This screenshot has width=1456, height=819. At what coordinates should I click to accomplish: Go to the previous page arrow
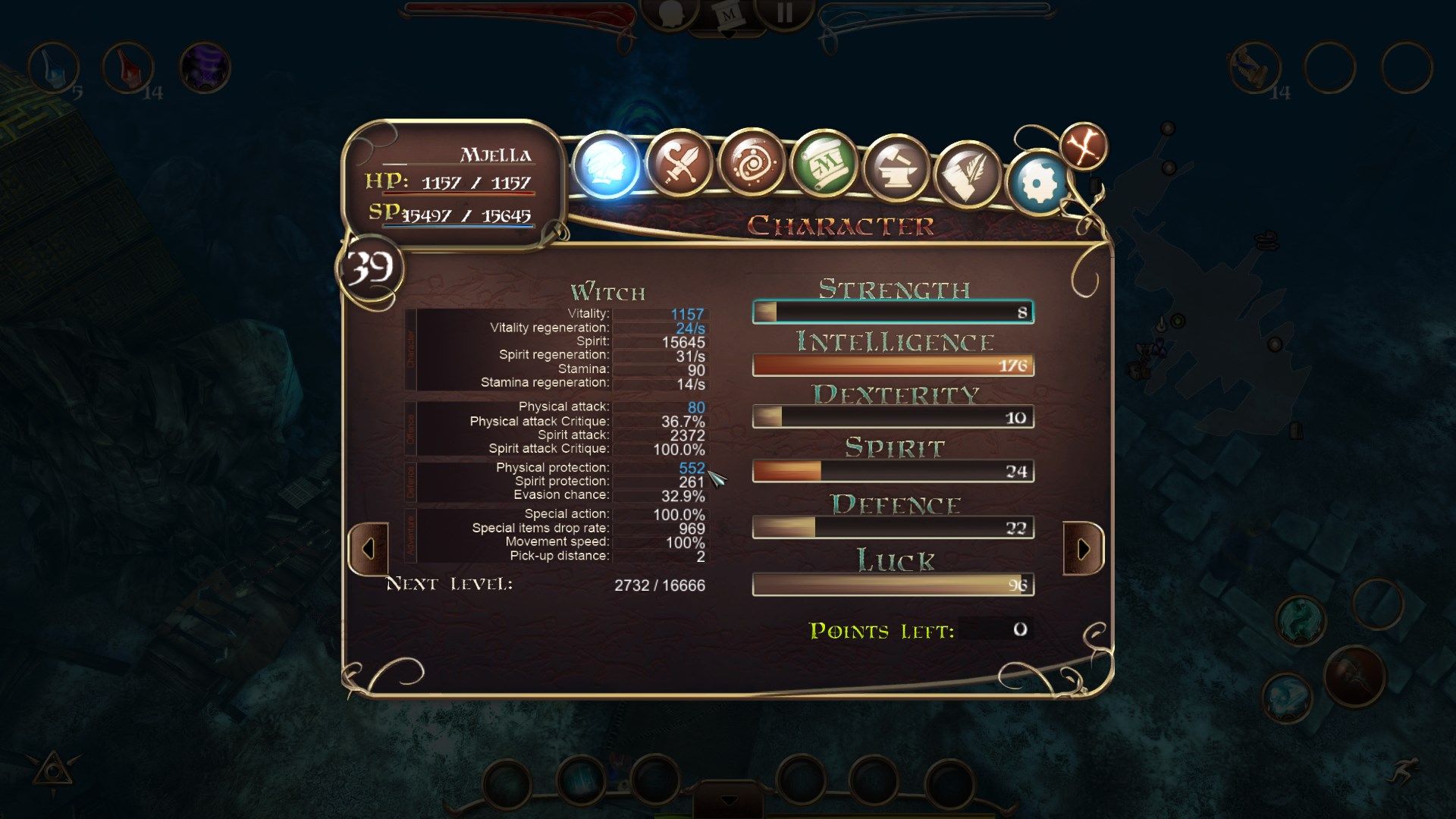click(x=369, y=548)
